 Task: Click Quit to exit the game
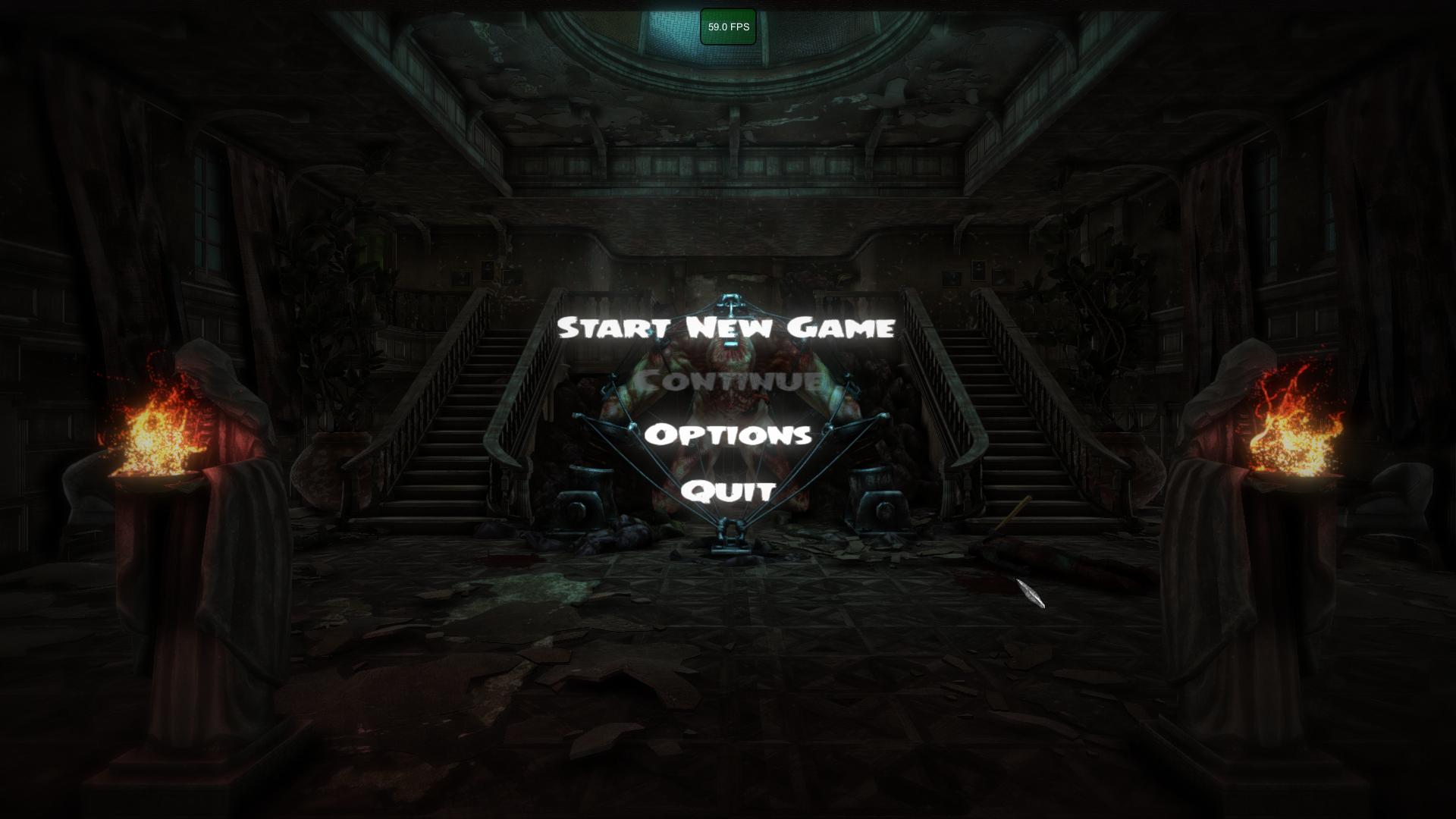[726, 493]
